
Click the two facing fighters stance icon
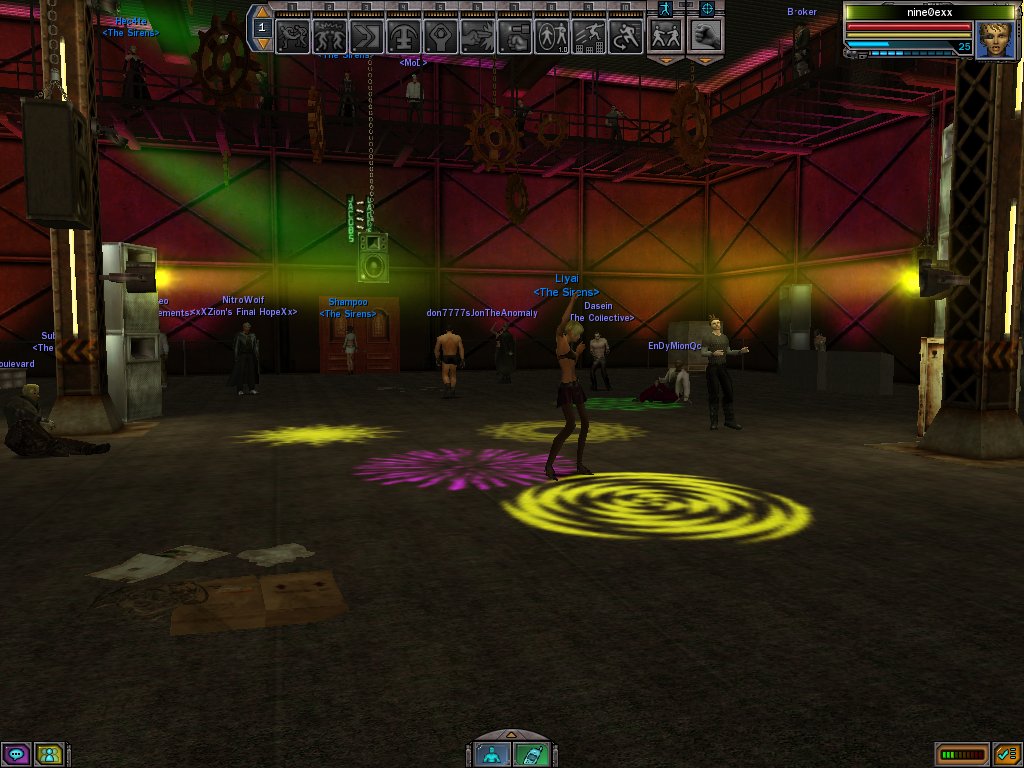pyautogui.click(x=665, y=35)
